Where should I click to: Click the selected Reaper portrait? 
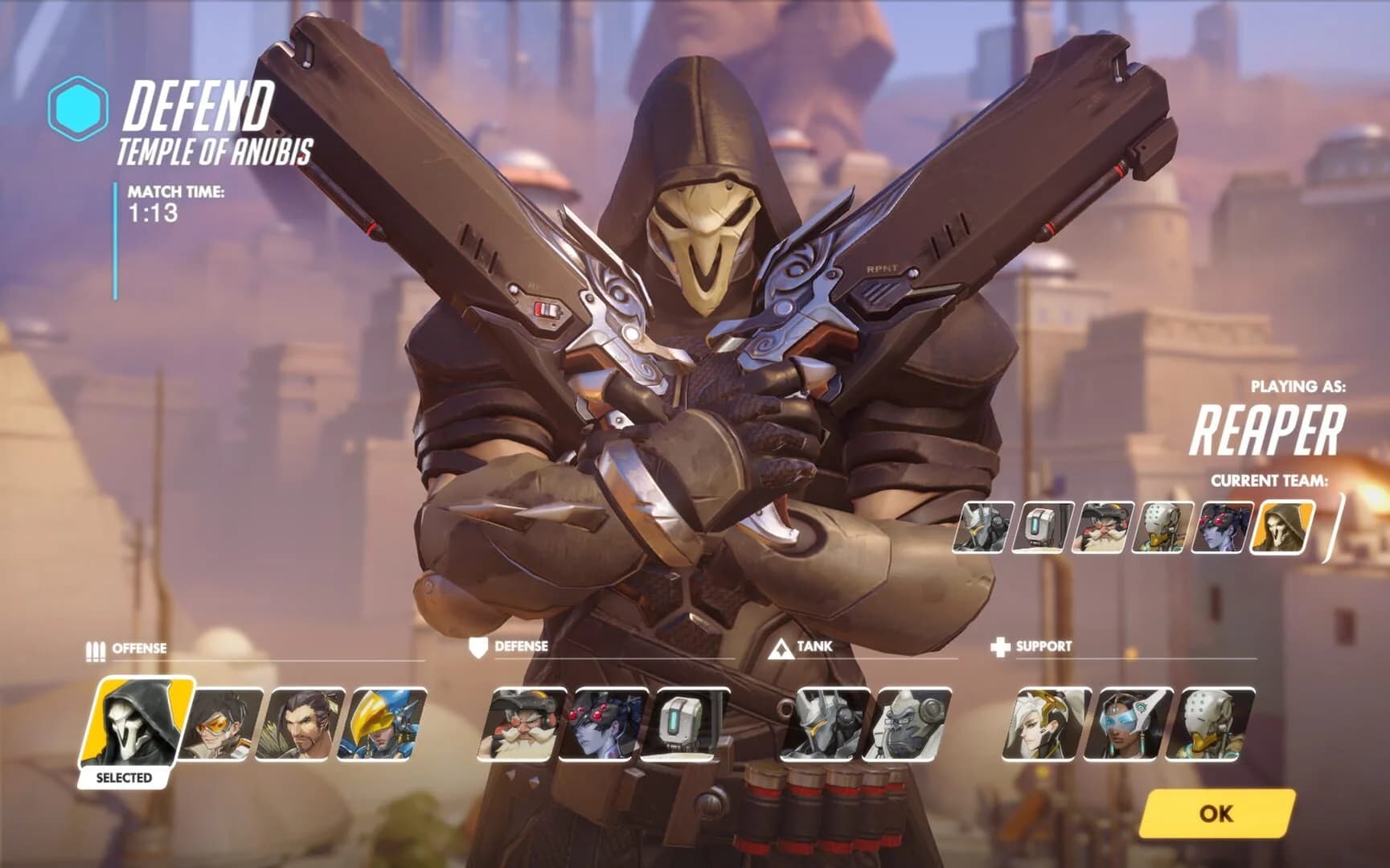(x=135, y=723)
